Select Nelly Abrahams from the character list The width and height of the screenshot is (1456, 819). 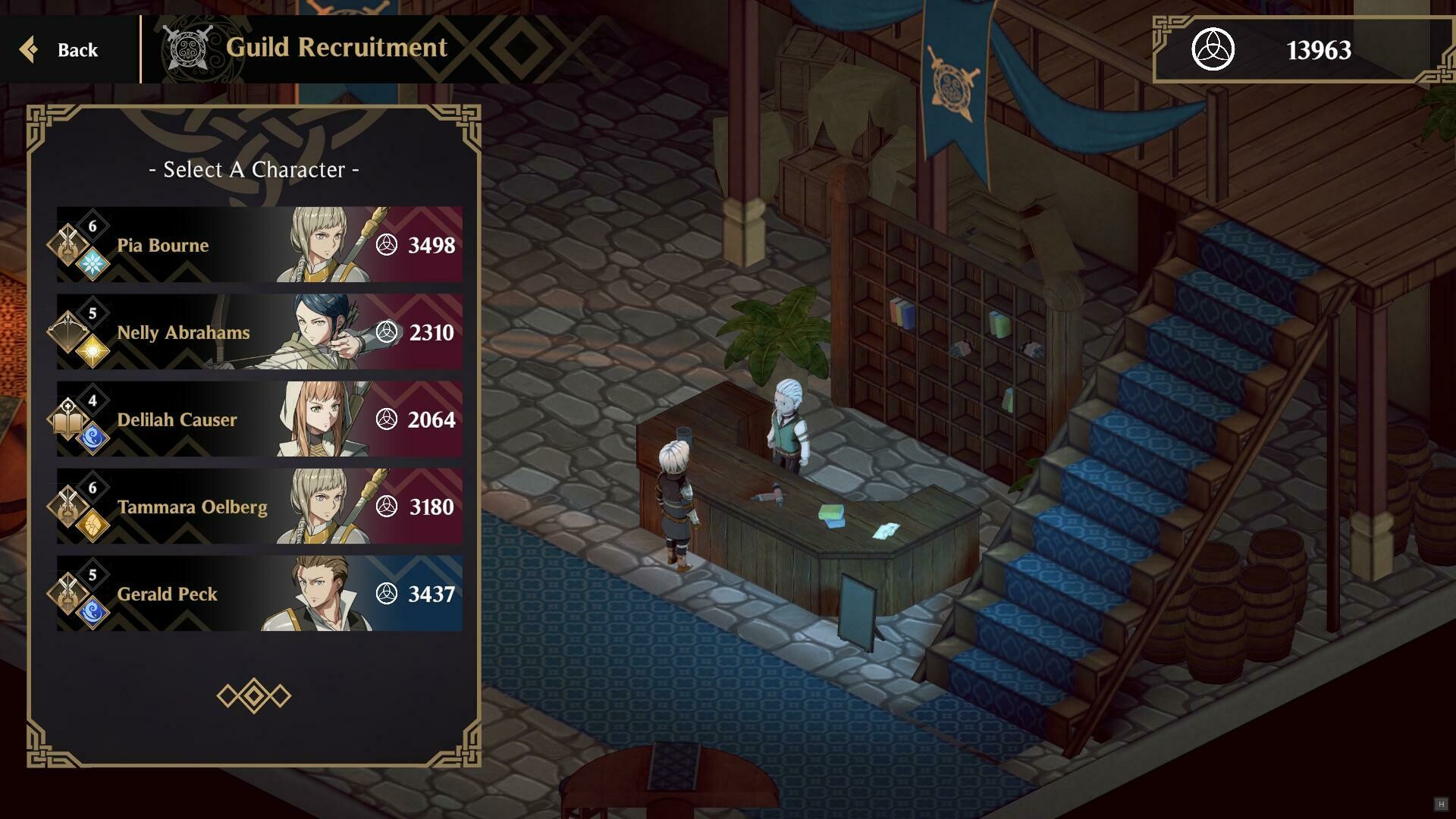coord(258,332)
